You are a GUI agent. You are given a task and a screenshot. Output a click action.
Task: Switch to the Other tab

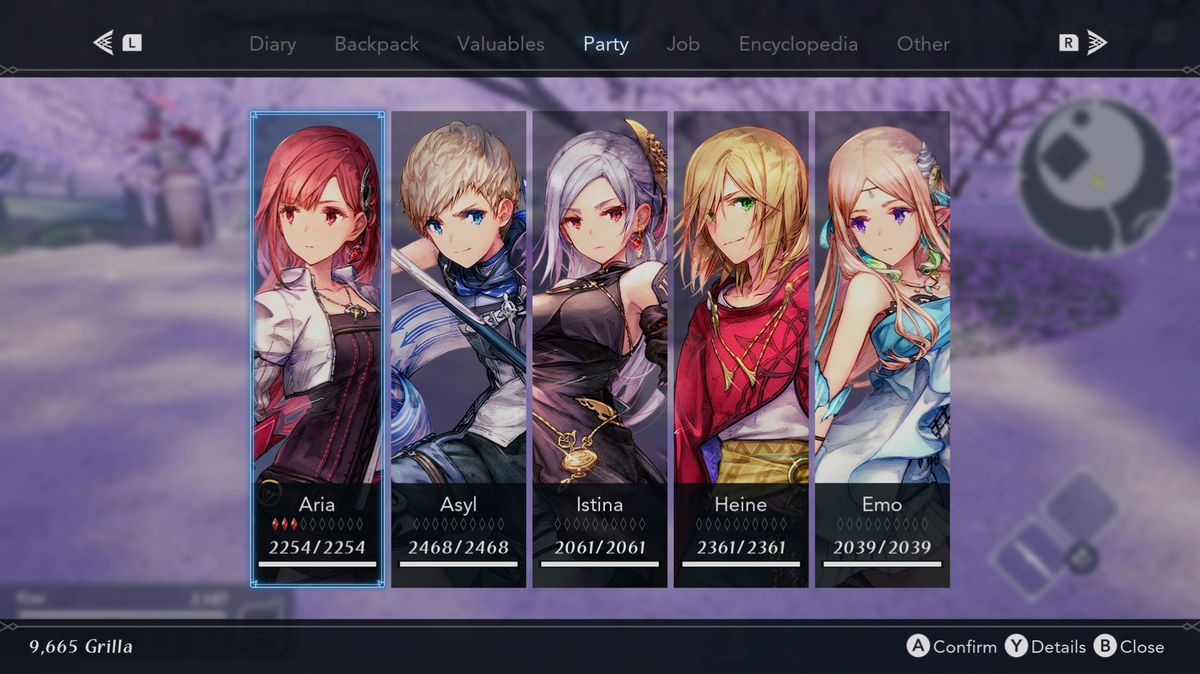[x=923, y=44]
